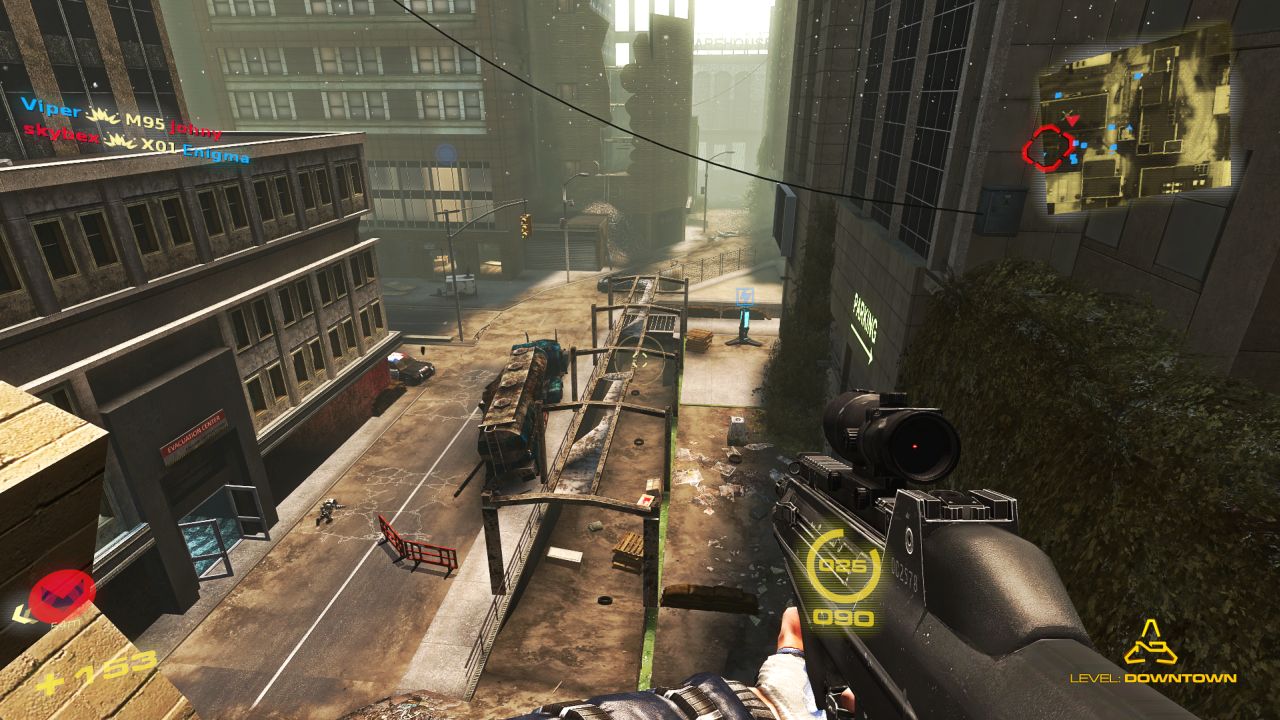Click the Level: Downtown emblem
This screenshot has width=1280, height=720.
point(1150,643)
